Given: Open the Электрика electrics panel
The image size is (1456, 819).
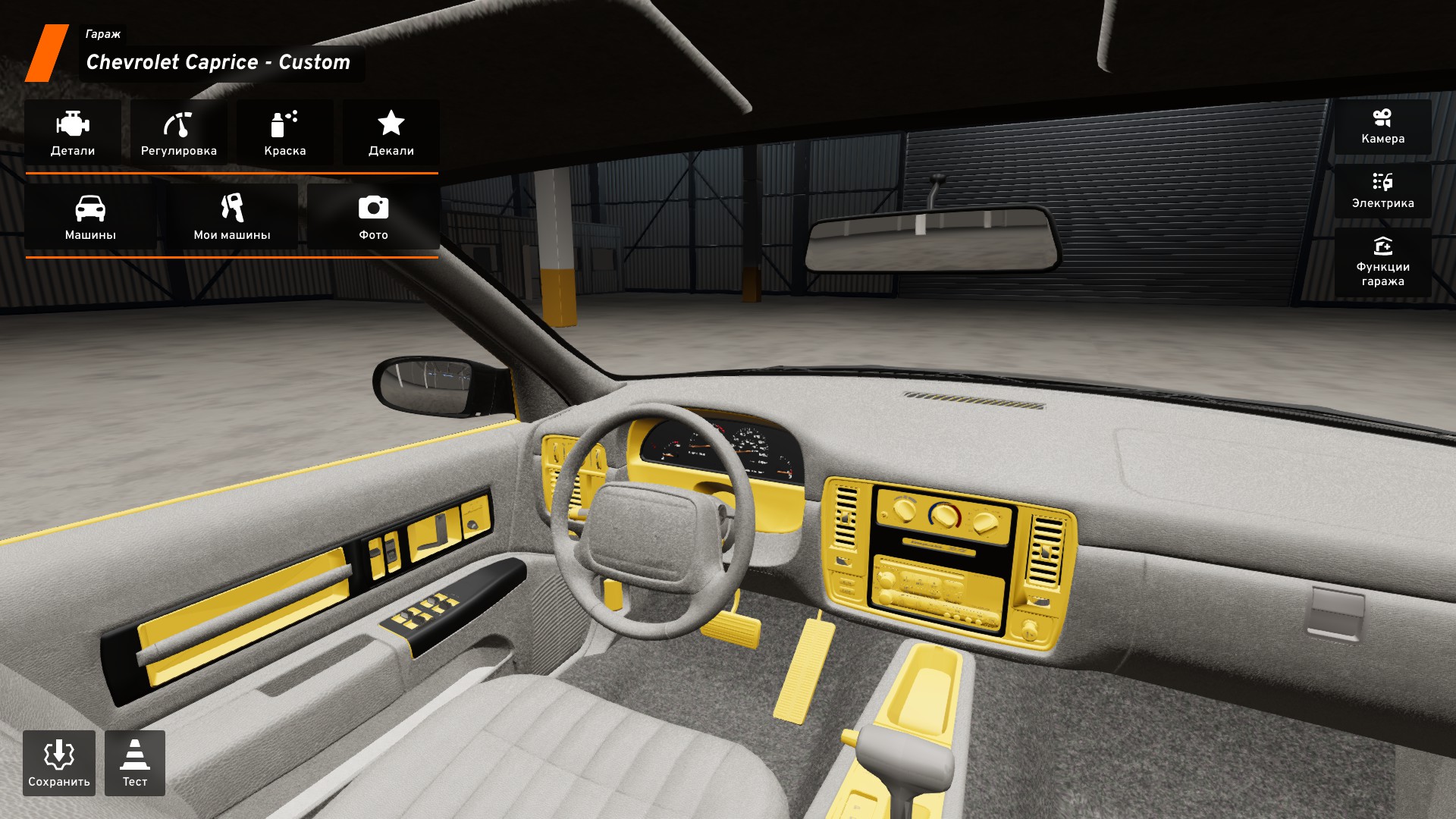Looking at the screenshot, I should click(x=1382, y=191).
